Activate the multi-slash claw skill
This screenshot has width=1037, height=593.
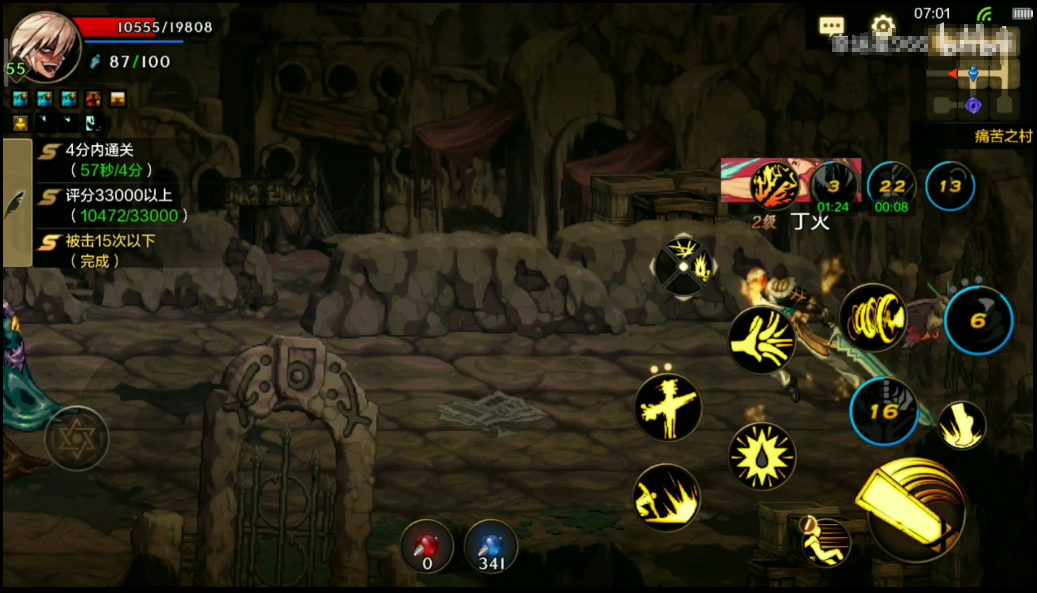[762, 340]
